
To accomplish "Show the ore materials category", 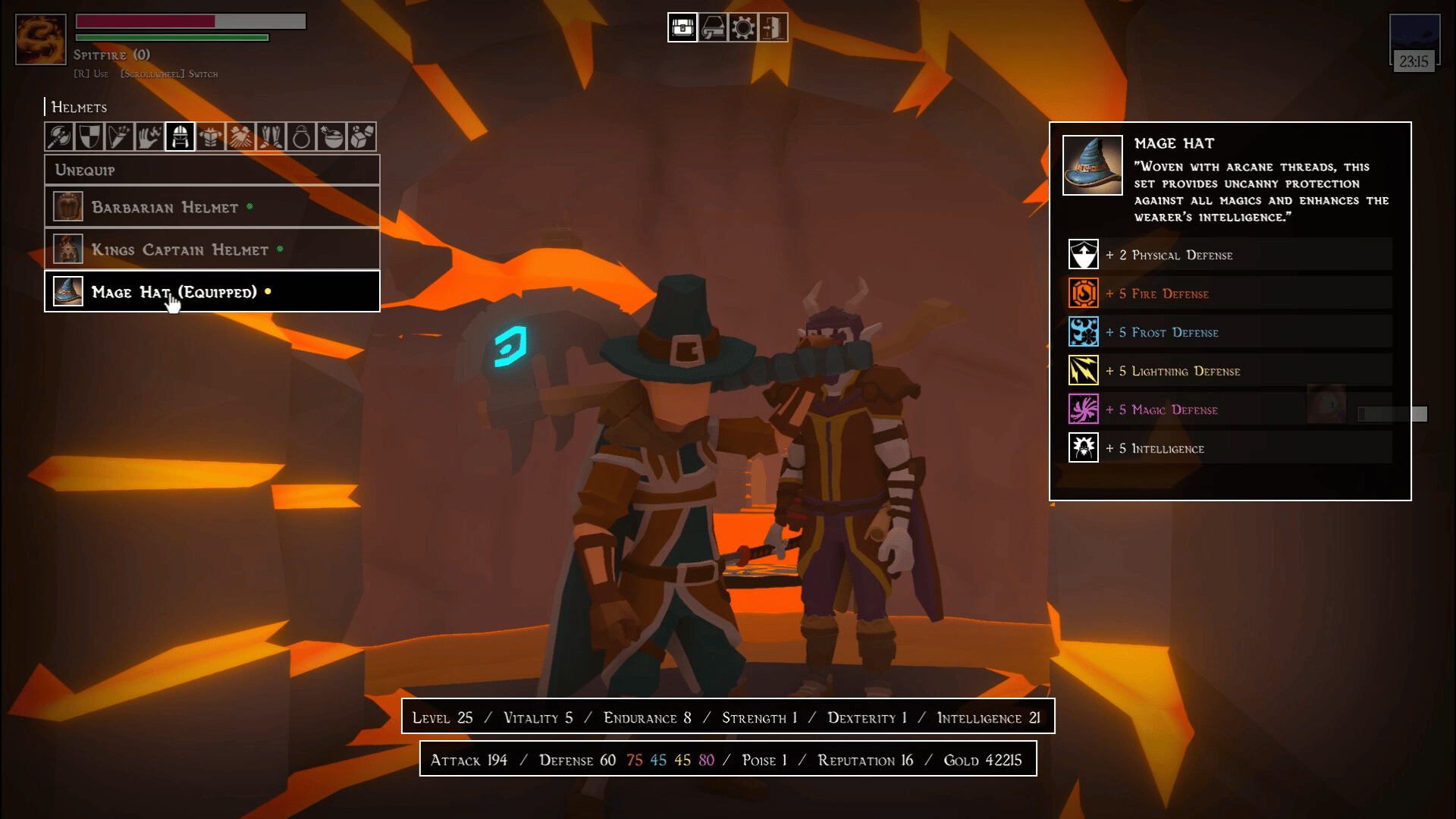I will [362, 137].
